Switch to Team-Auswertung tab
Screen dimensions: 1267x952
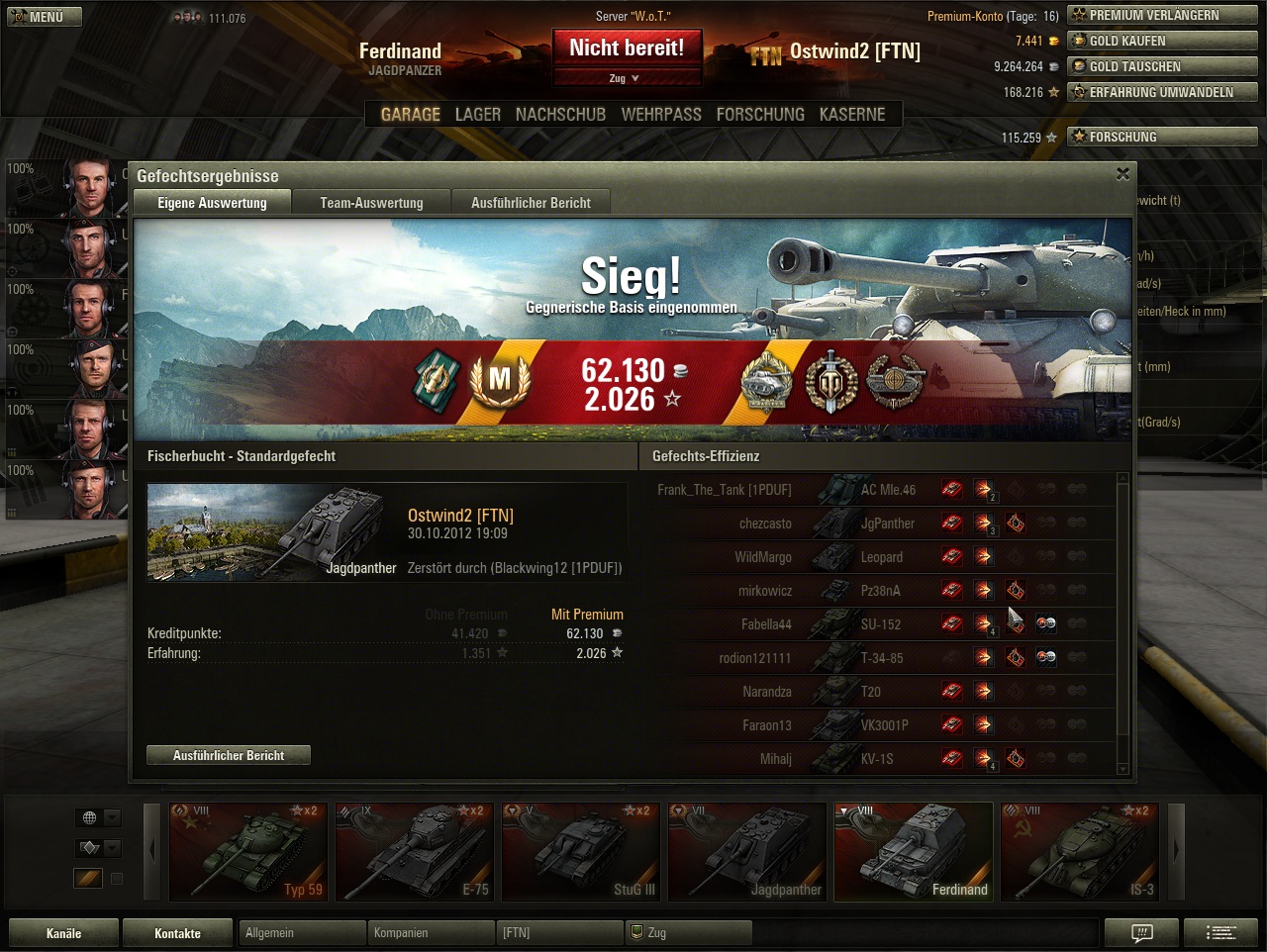pyautogui.click(x=371, y=203)
